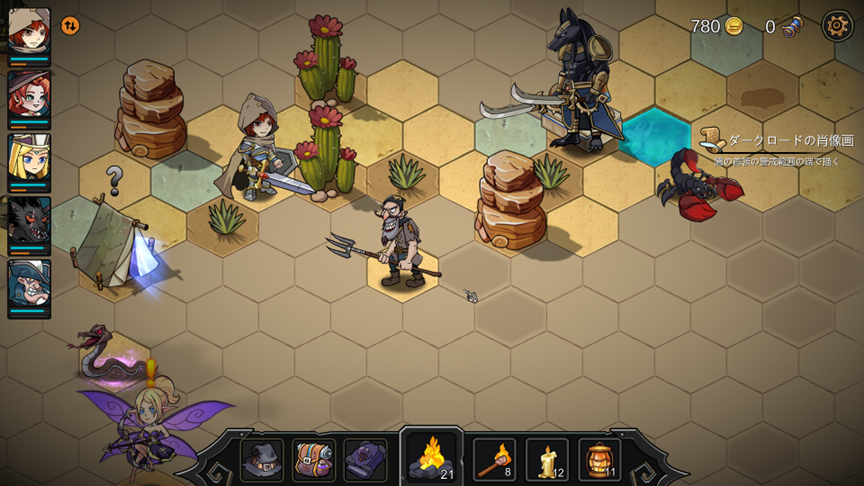Pick the black wolf party portrait
Screen dimensions: 864x486
pos(29,223)
